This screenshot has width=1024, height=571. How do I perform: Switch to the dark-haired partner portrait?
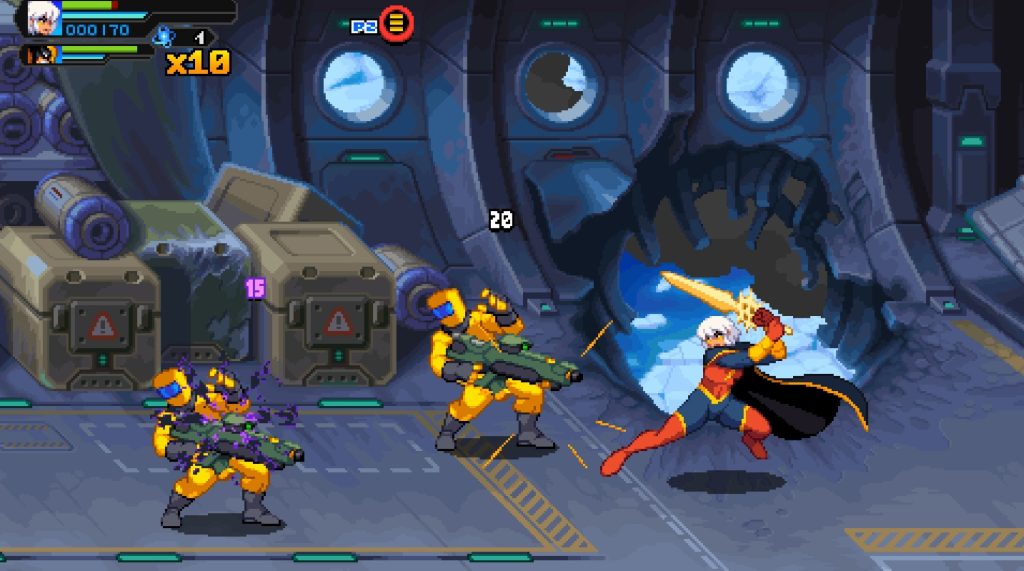42,54
